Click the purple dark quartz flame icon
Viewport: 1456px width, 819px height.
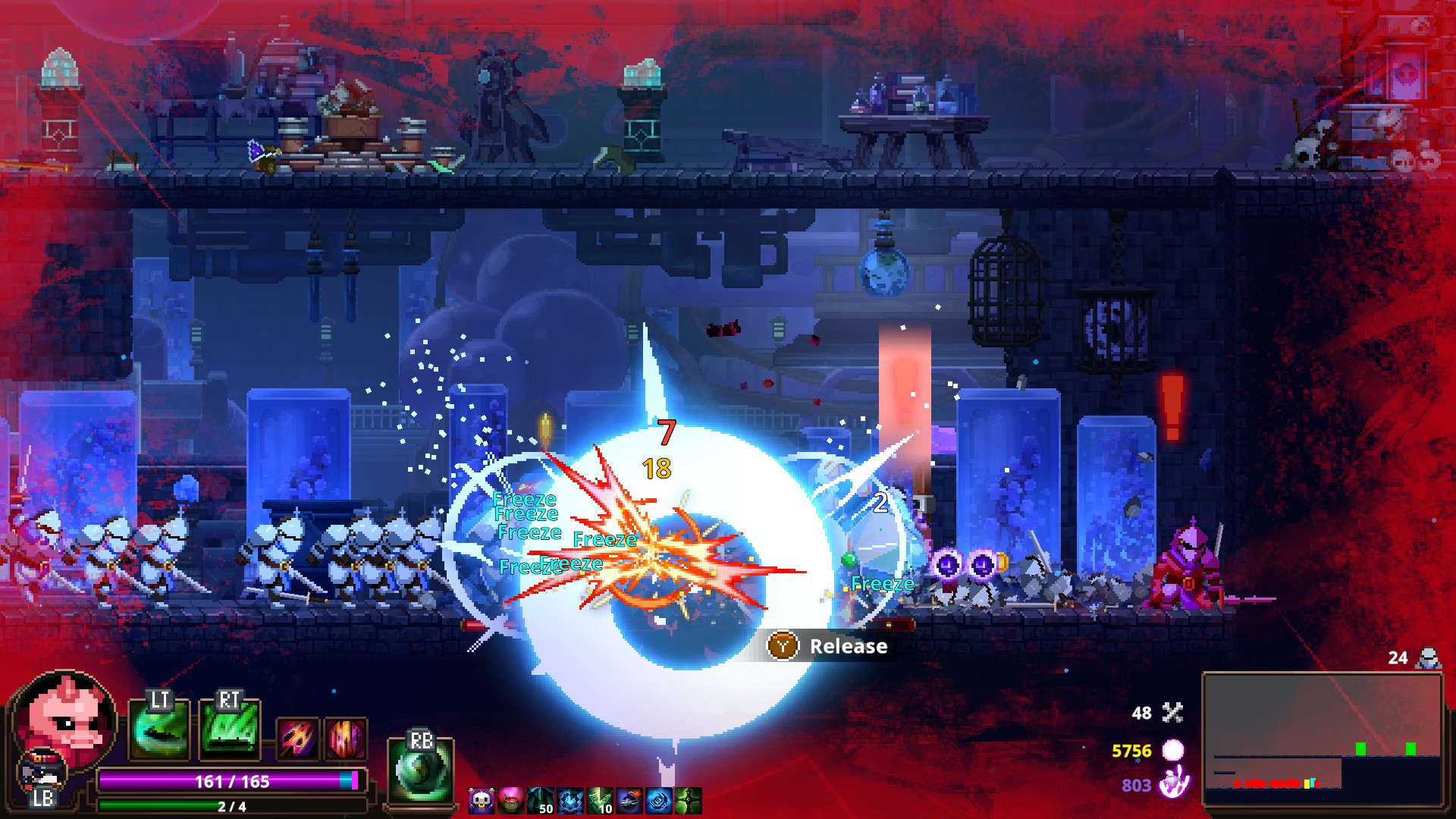[1173, 783]
